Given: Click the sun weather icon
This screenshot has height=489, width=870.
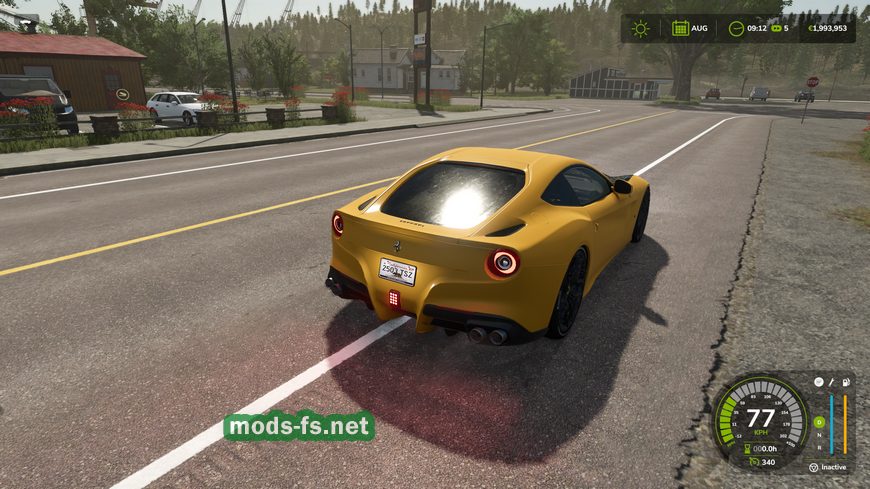Looking at the screenshot, I should click(x=640, y=28).
